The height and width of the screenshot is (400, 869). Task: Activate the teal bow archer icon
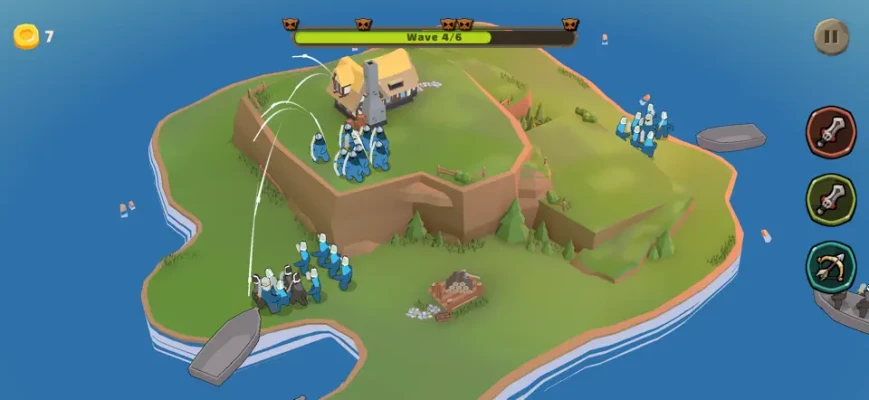(831, 268)
